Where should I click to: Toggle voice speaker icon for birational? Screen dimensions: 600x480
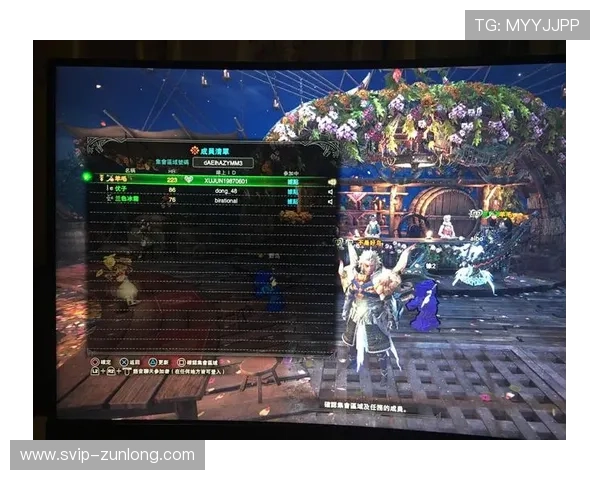[331, 200]
